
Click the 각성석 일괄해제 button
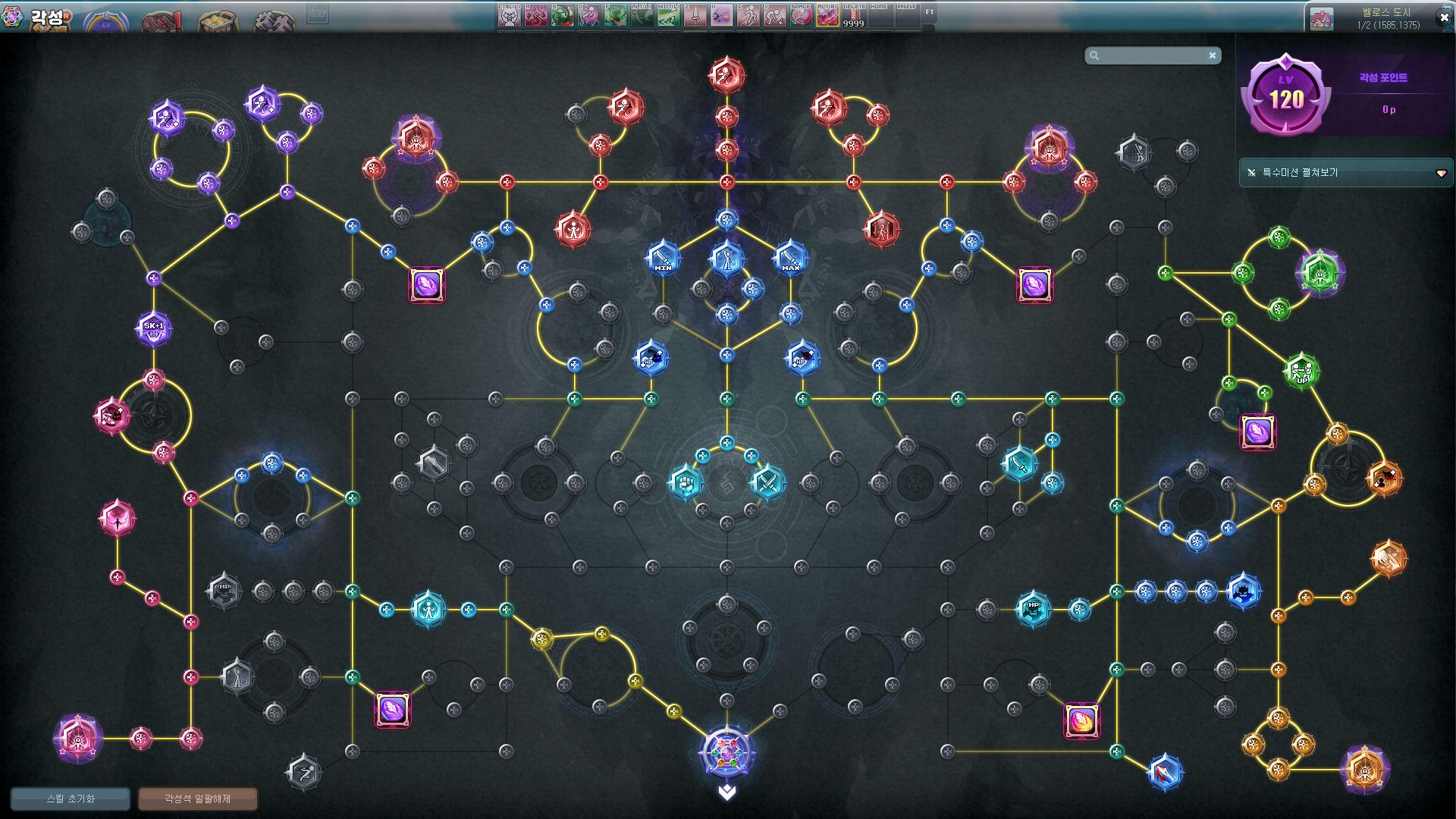[x=197, y=799]
